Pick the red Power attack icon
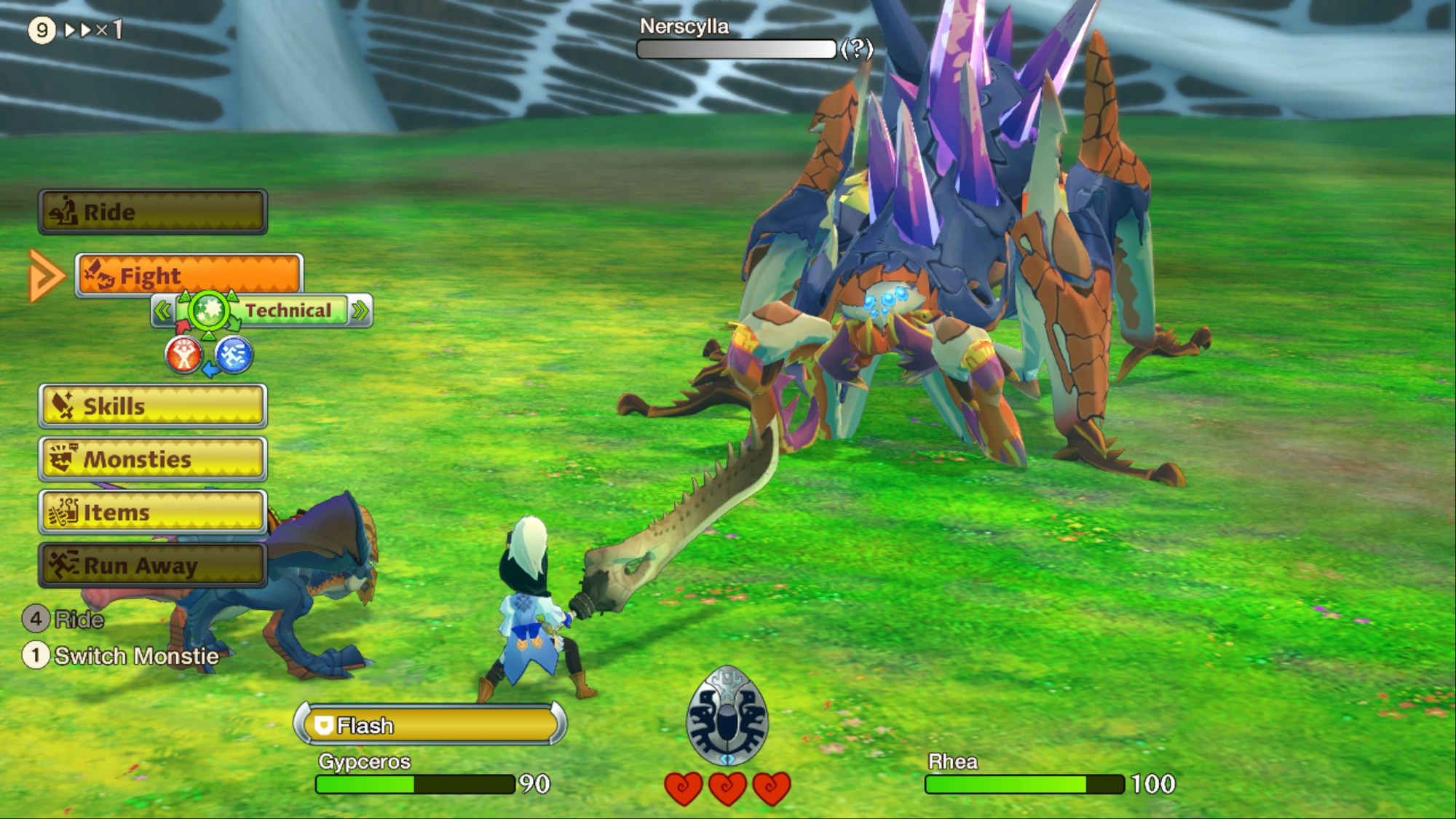Image resolution: width=1456 pixels, height=819 pixels. tap(183, 355)
